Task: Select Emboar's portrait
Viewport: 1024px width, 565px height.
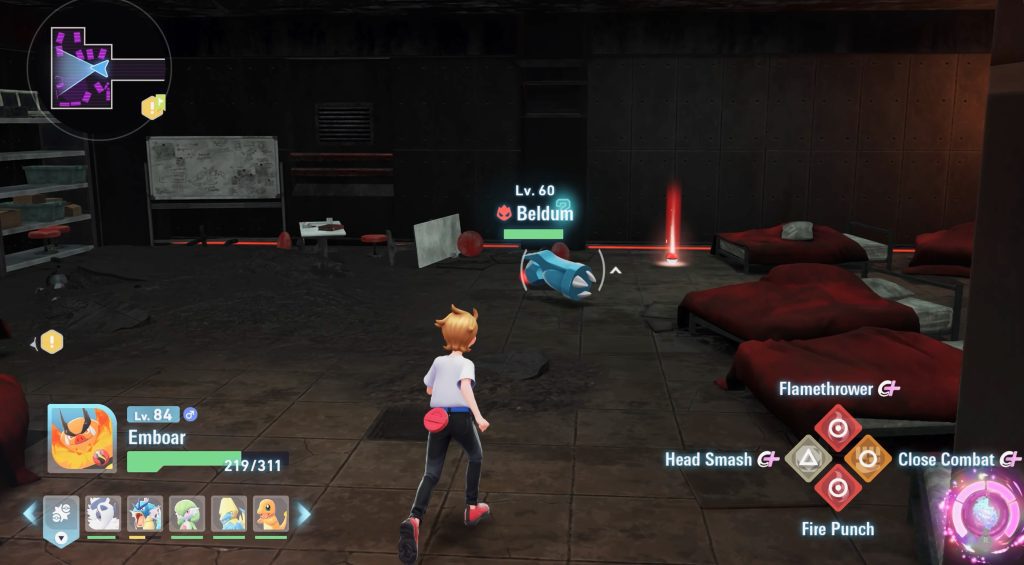Action: pos(81,438)
